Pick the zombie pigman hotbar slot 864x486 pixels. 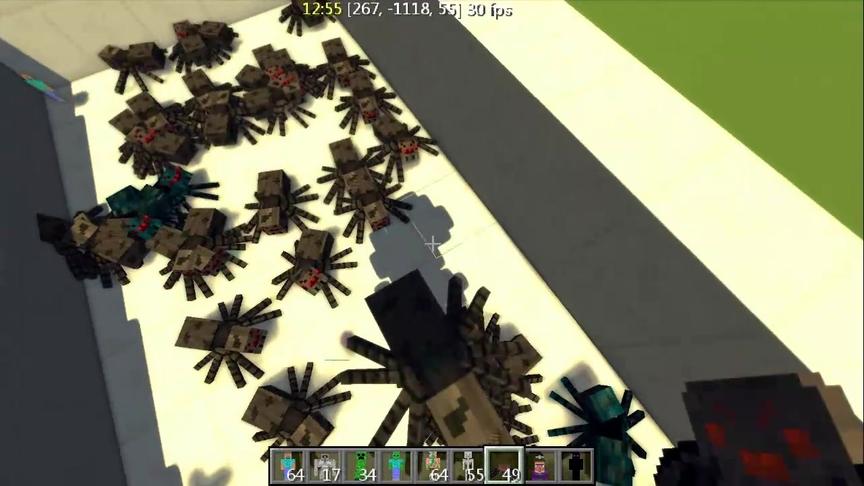click(433, 466)
